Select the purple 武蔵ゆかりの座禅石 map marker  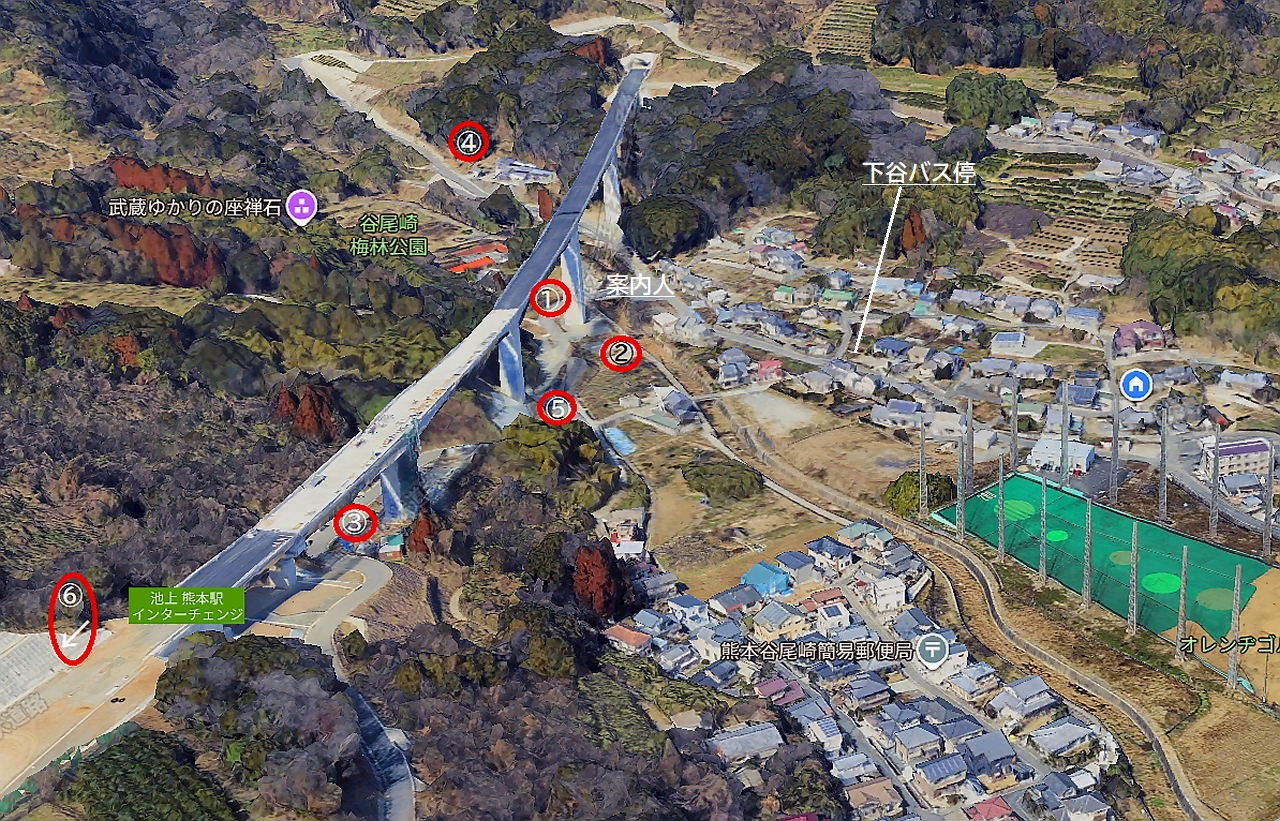coord(301,207)
